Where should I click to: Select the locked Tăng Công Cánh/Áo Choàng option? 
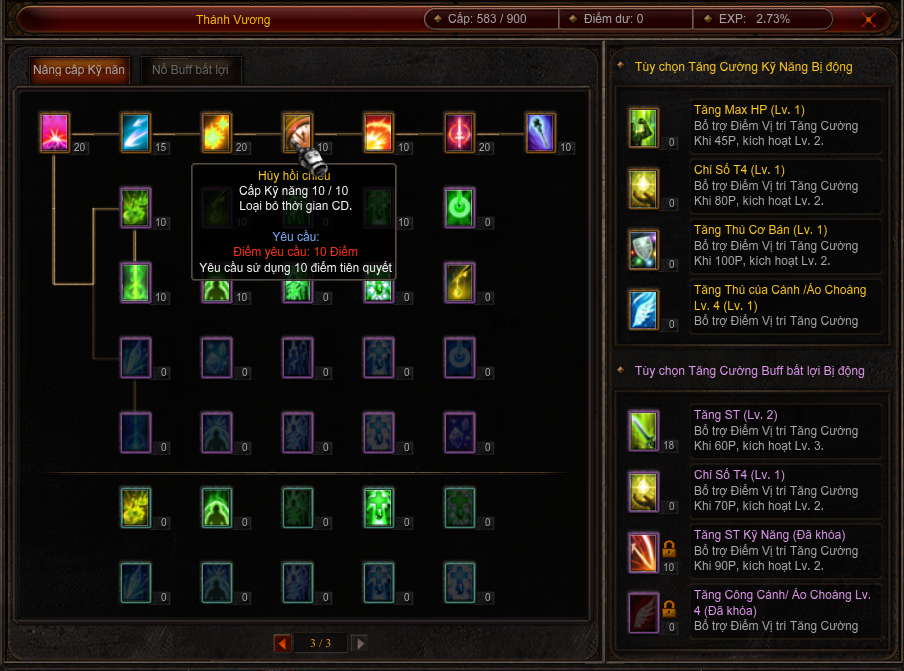[x=755, y=610]
